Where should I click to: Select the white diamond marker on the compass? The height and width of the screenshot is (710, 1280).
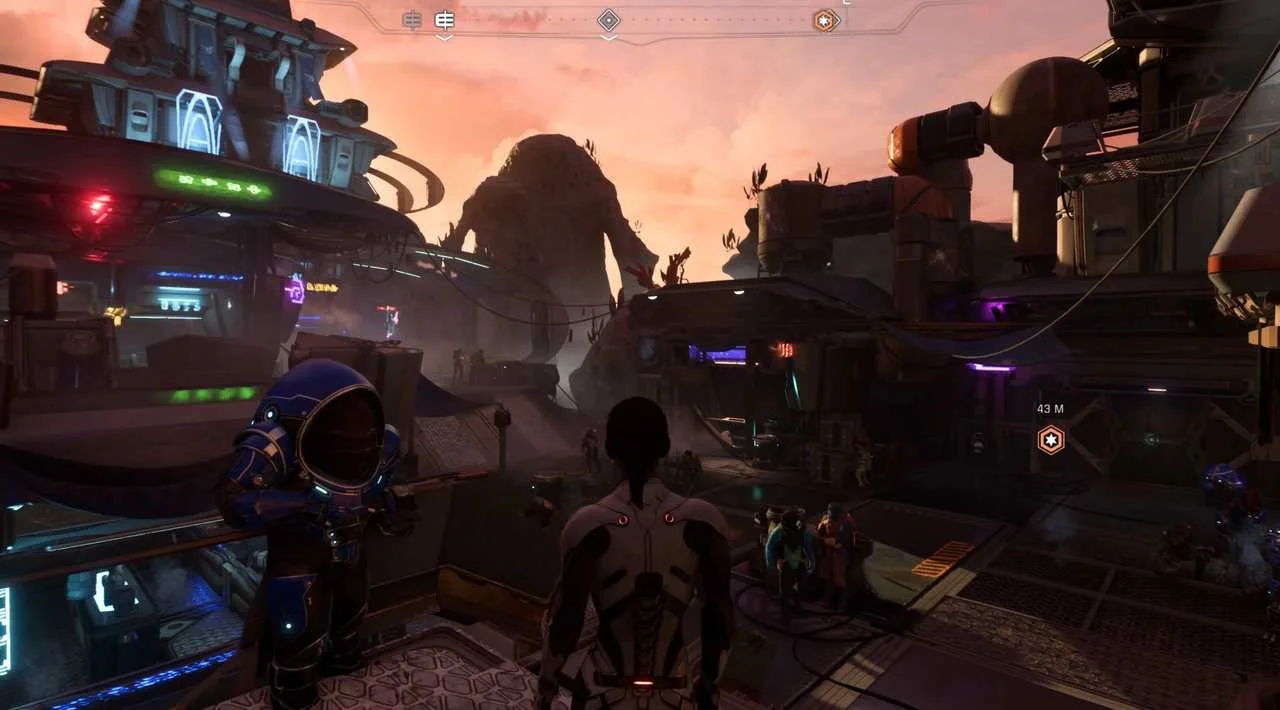[x=609, y=20]
